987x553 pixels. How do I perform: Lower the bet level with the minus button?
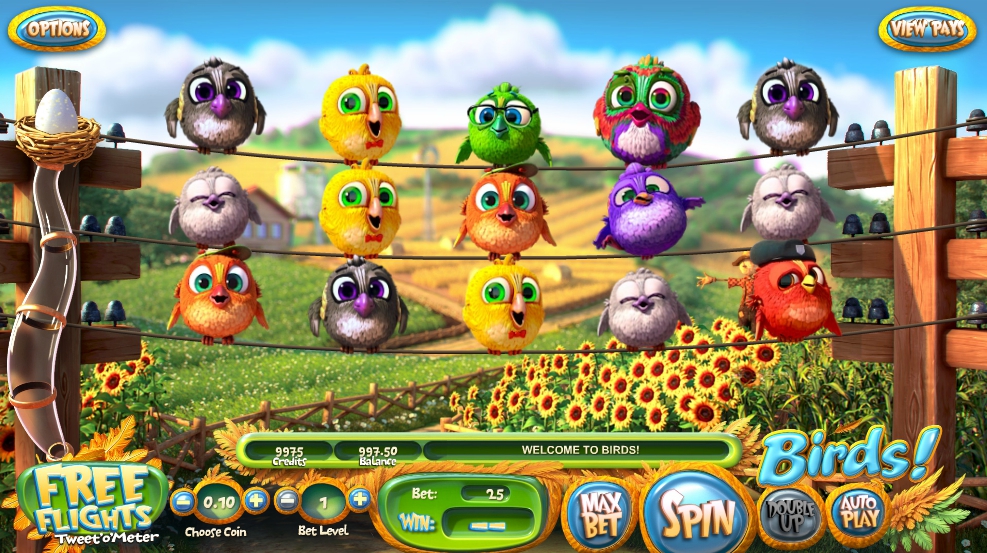[x=287, y=500]
